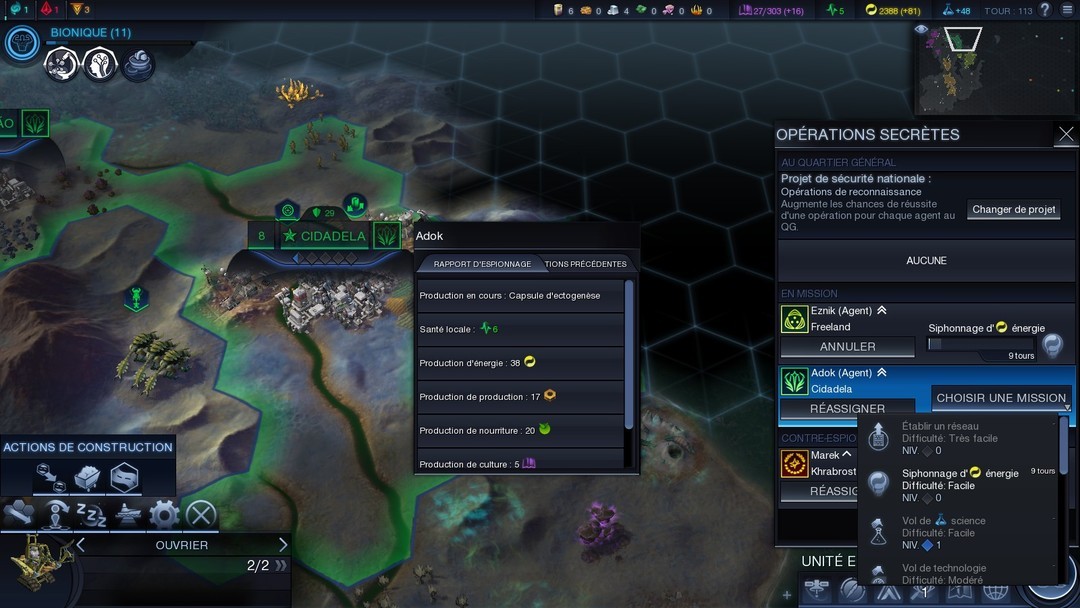The image size is (1080, 608).
Task: Switch to the Rapport d'espionnage tab
Action: pyautogui.click(x=482, y=264)
